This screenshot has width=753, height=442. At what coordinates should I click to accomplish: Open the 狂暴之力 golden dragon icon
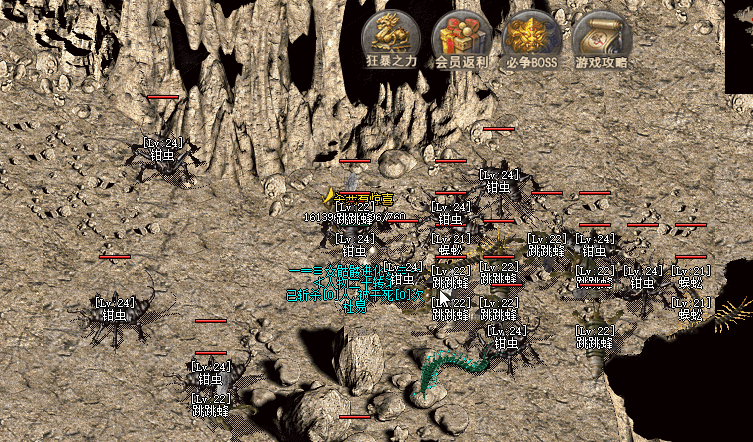click(391, 36)
